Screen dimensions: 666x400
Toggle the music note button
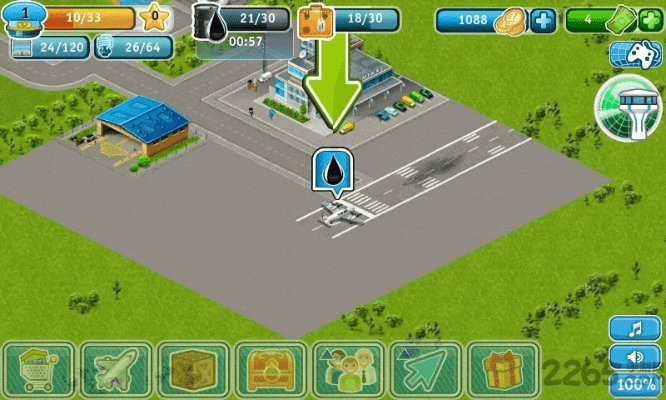tap(630, 329)
